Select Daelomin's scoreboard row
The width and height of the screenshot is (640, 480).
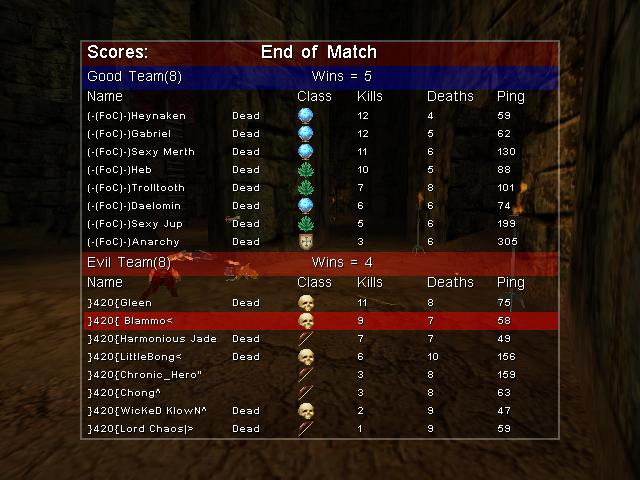(320, 206)
